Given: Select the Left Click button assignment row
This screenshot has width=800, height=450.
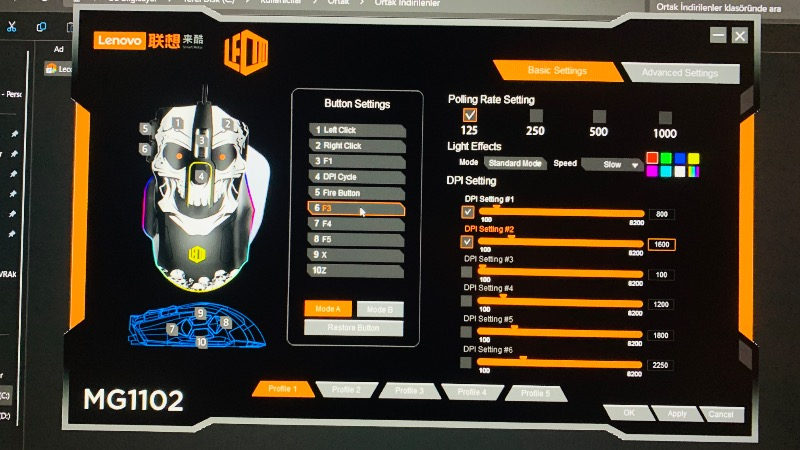Looking at the screenshot, I should point(357,130).
